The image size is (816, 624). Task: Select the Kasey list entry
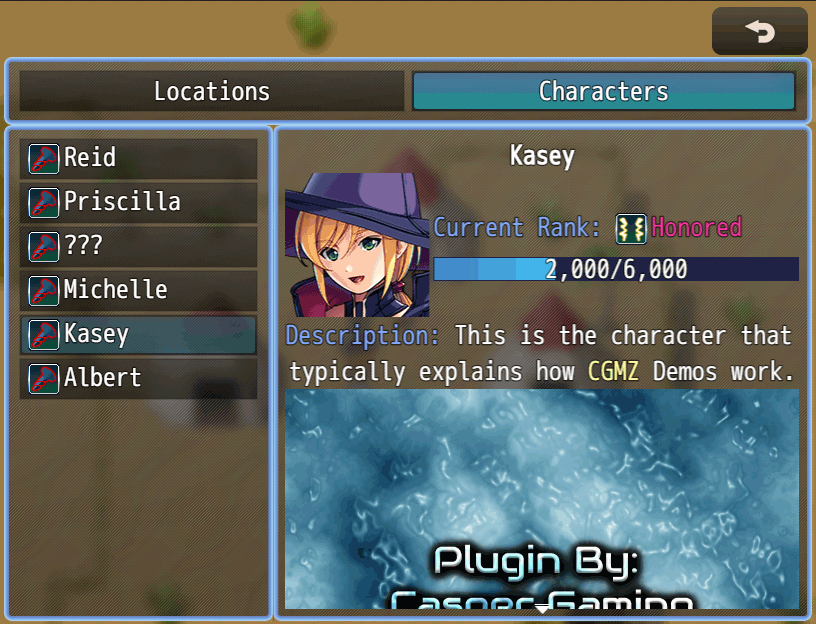tap(138, 334)
